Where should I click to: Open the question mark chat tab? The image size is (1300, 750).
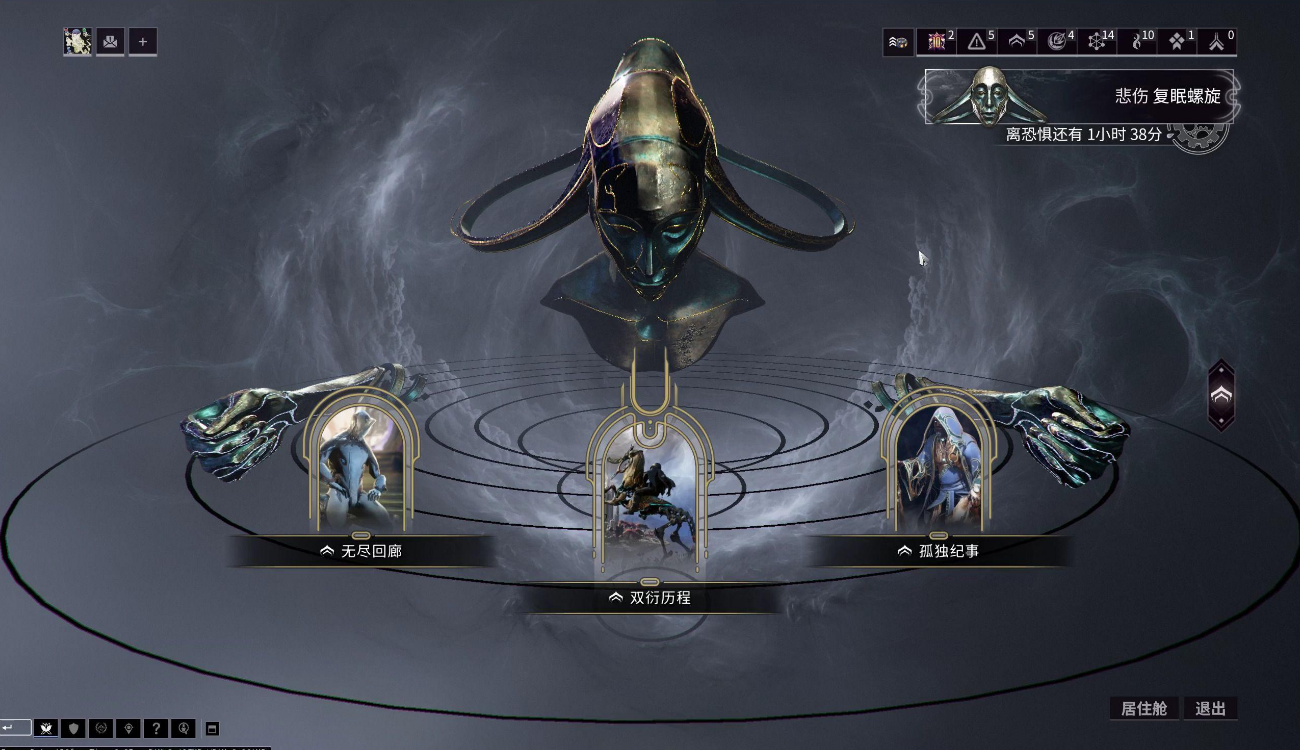[155, 728]
